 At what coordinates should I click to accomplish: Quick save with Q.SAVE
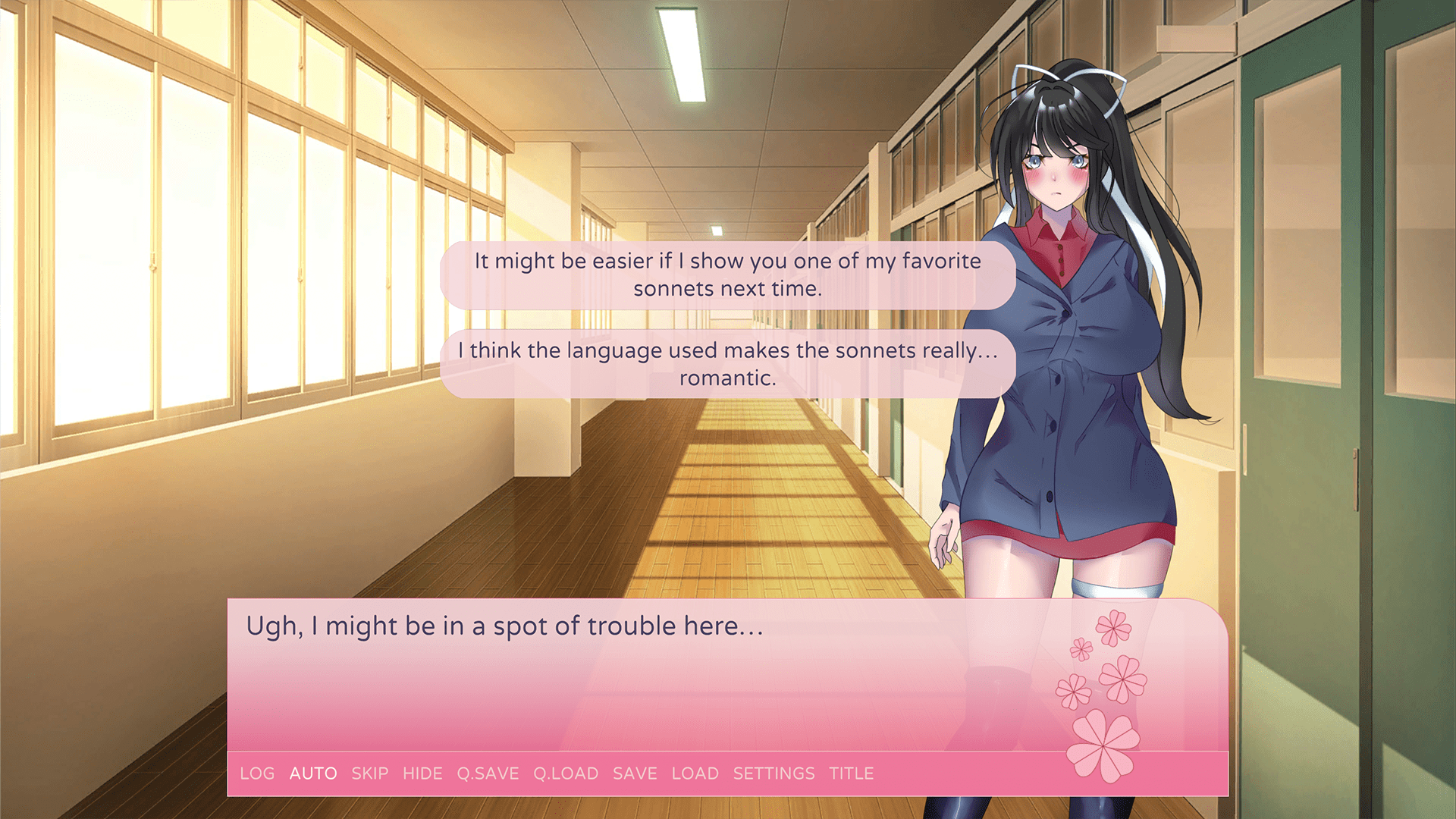pyautogui.click(x=488, y=773)
